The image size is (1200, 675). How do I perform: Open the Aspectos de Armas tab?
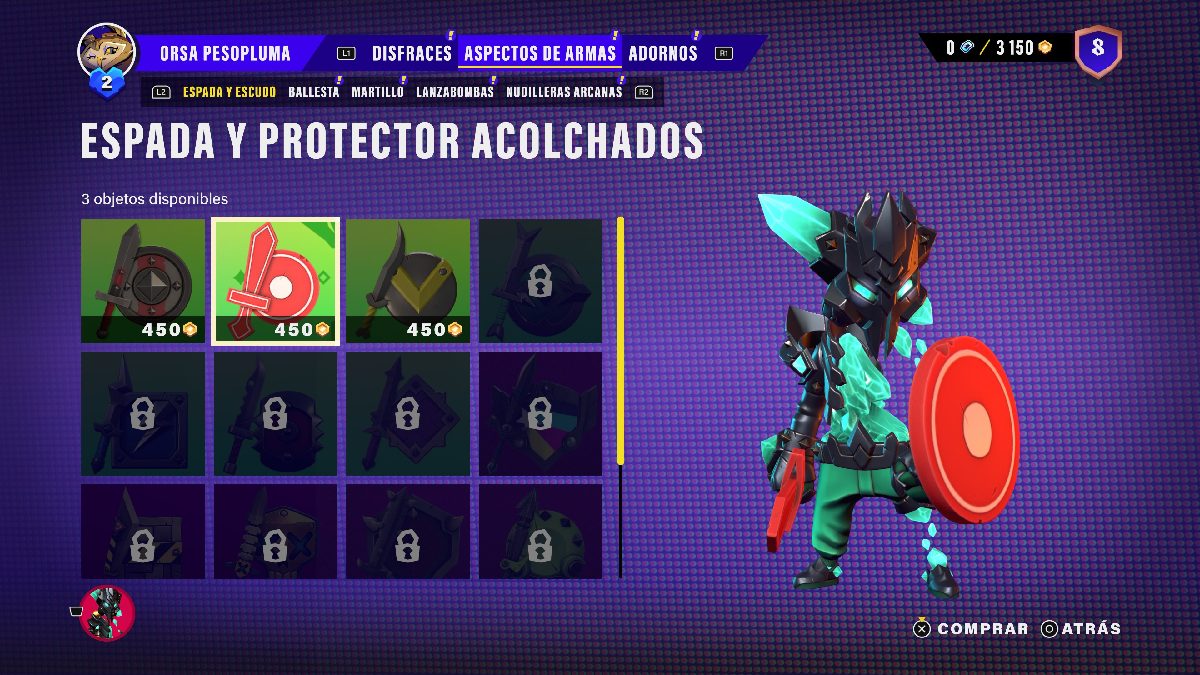[540, 53]
